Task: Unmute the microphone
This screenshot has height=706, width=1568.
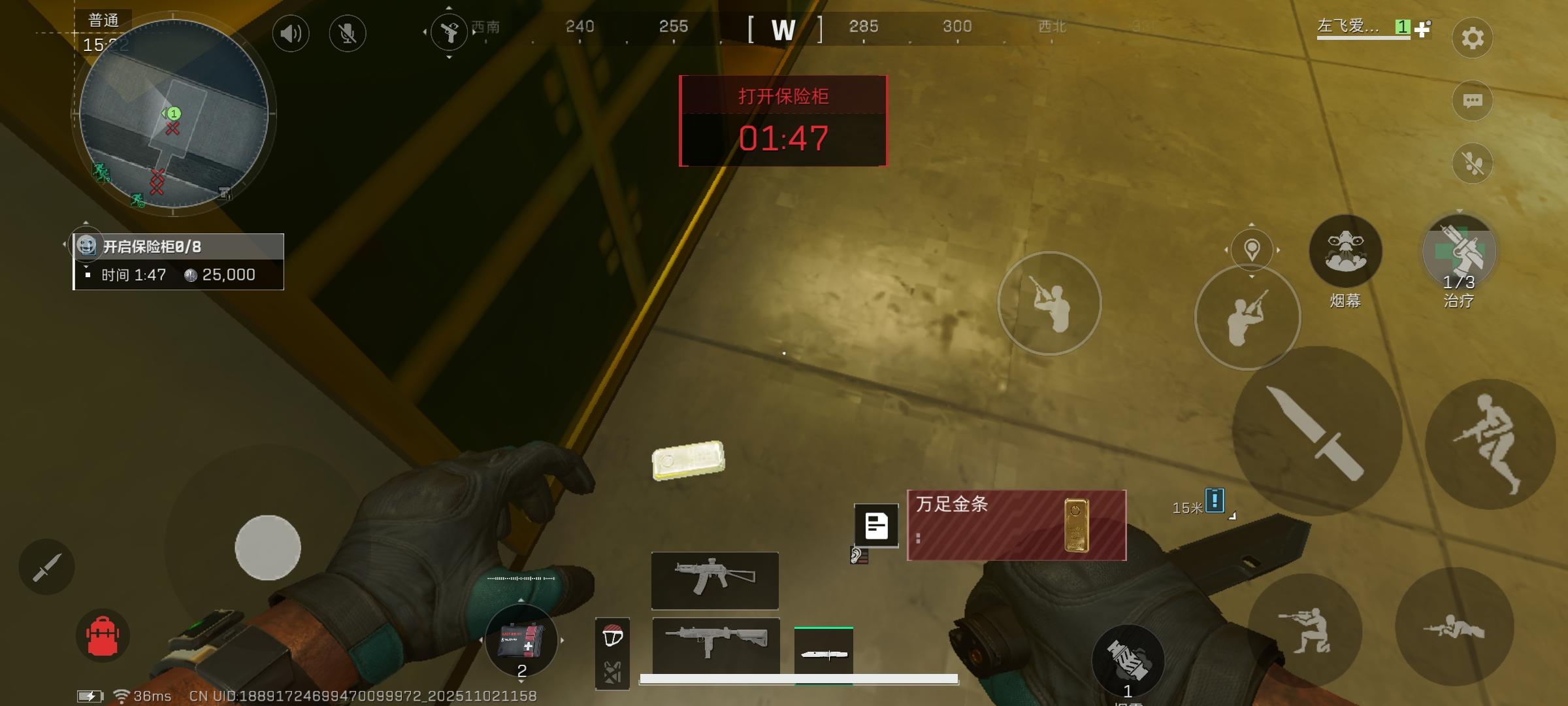Action: 347,33
